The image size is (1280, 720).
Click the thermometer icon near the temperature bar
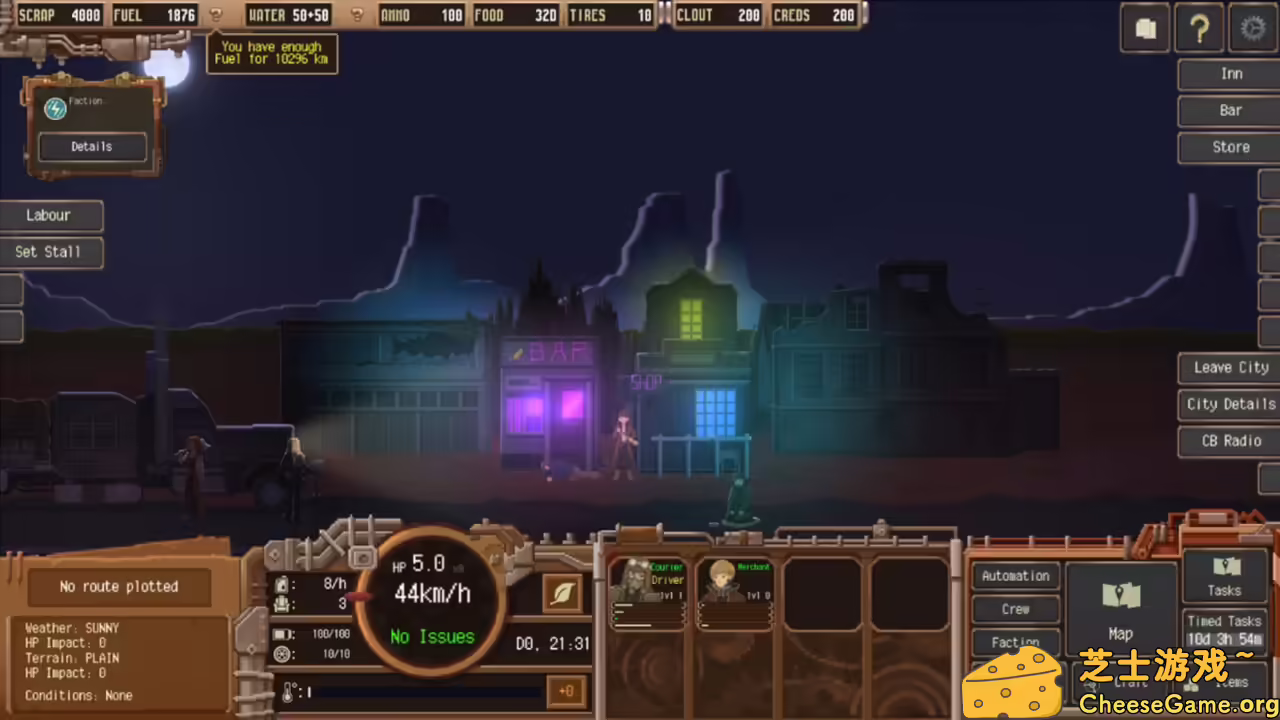click(288, 691)
